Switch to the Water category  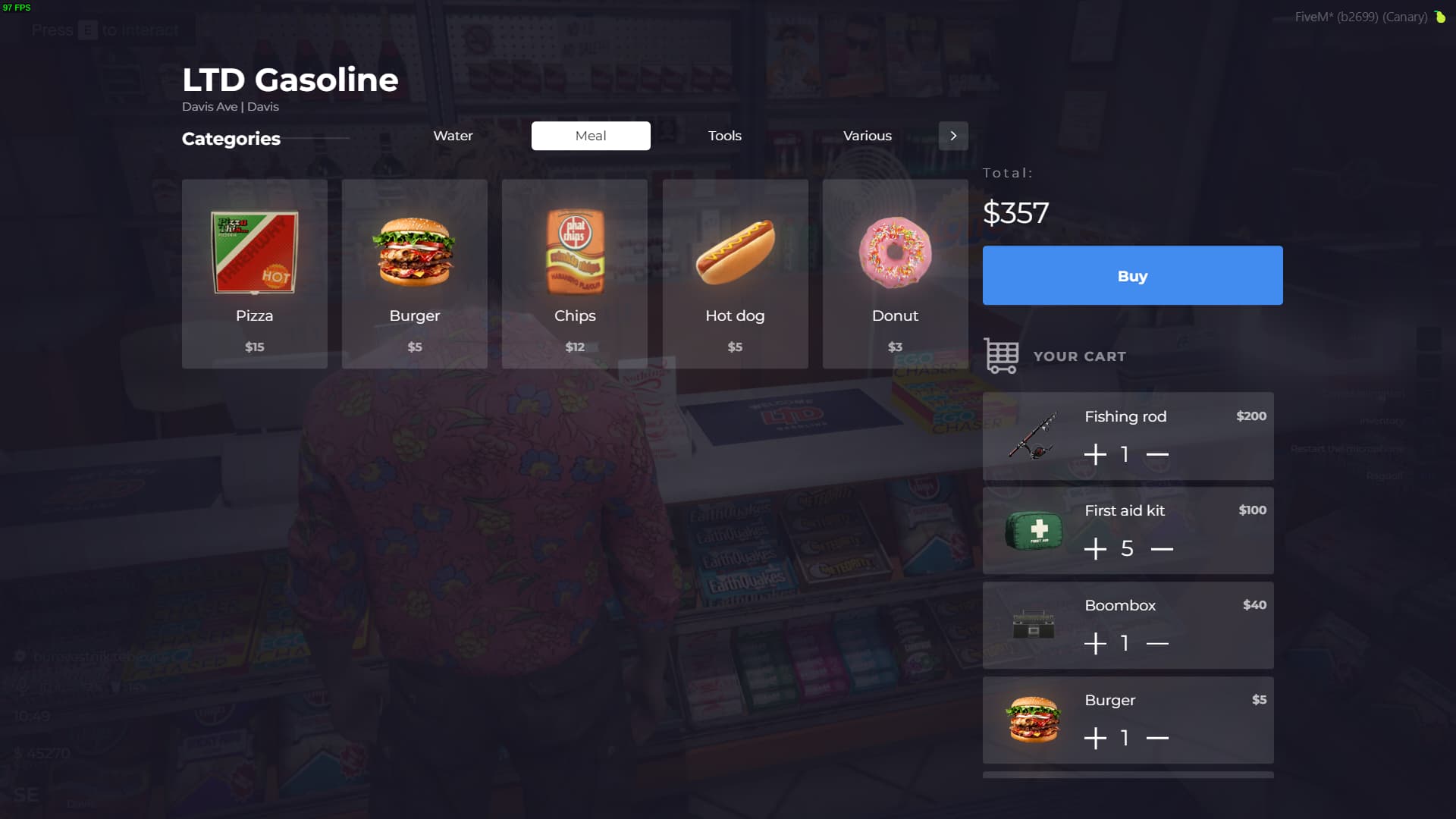[453, 136]
